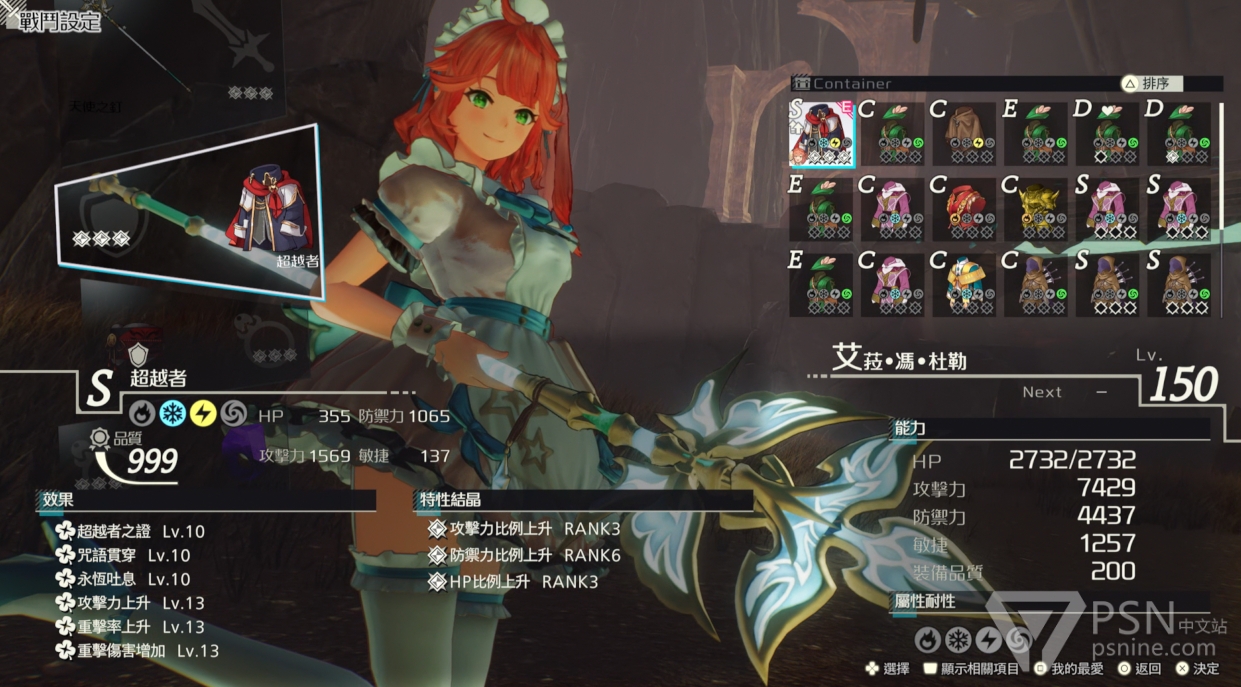
Task: Select the C-rank red armor
Action: coord(964,208)
